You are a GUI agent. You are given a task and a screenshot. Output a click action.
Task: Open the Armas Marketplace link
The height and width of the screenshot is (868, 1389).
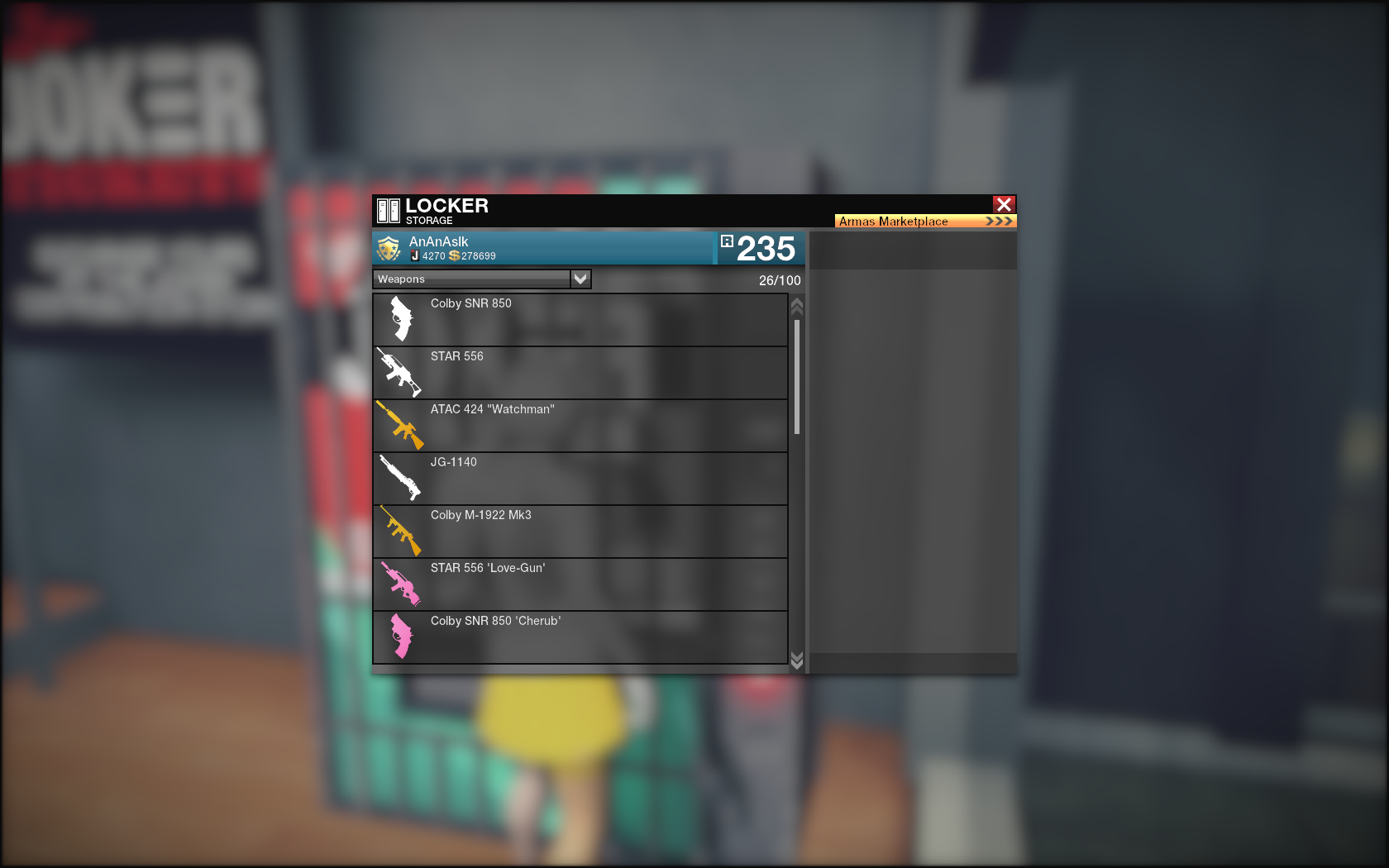[x=924, y=222]
